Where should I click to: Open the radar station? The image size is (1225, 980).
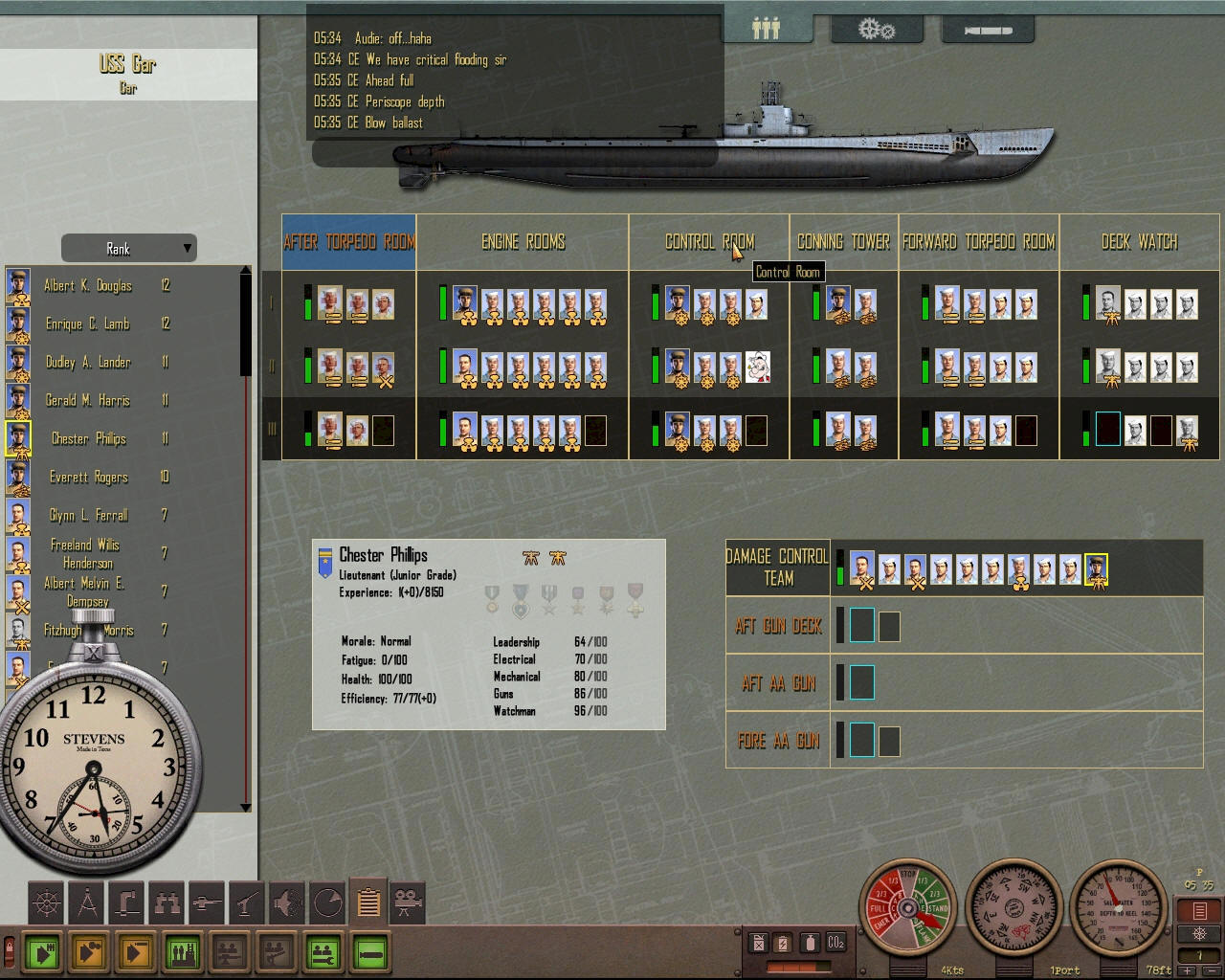coord(328,902)
